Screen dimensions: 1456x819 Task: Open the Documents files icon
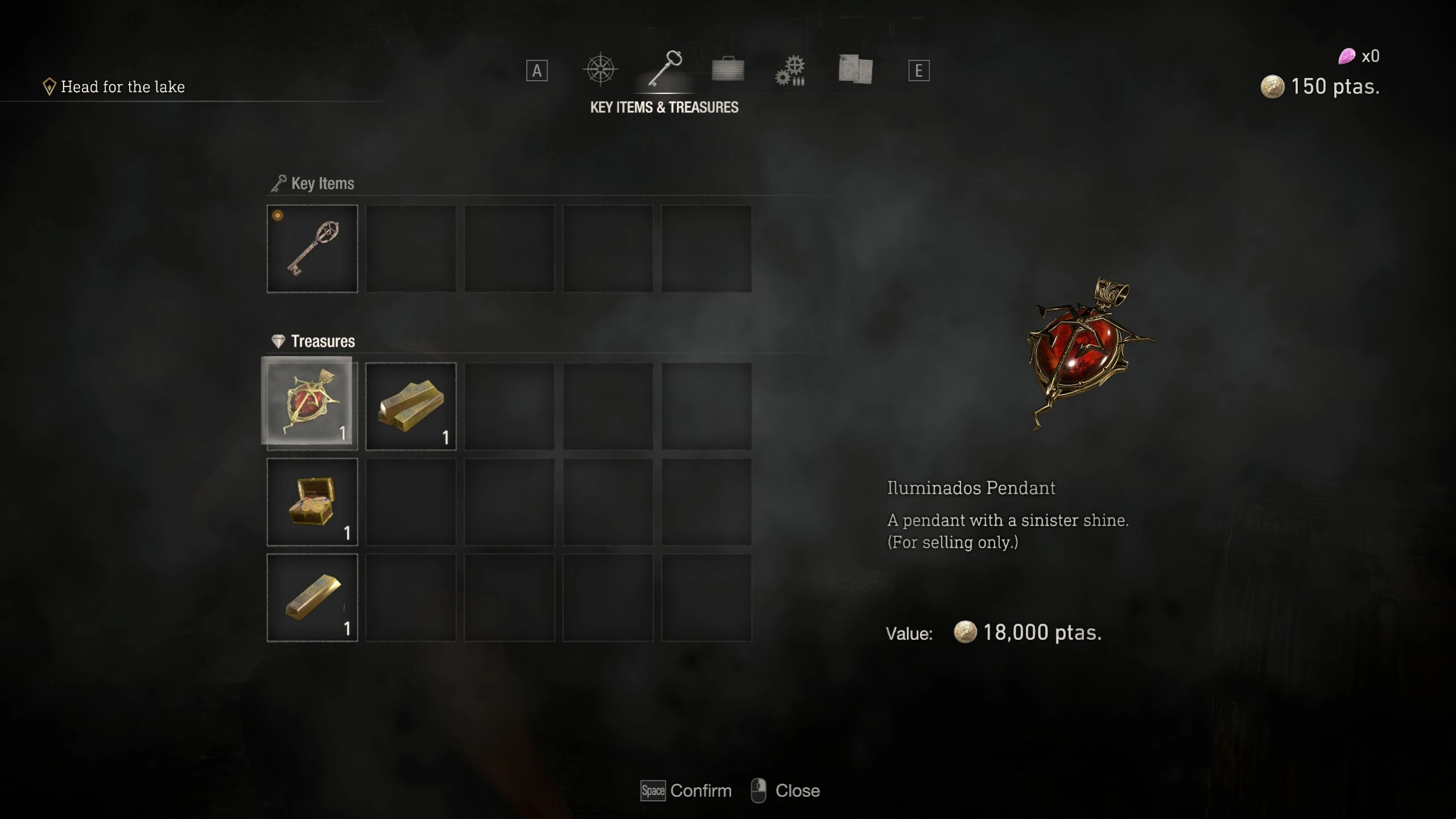pos(855,68)
